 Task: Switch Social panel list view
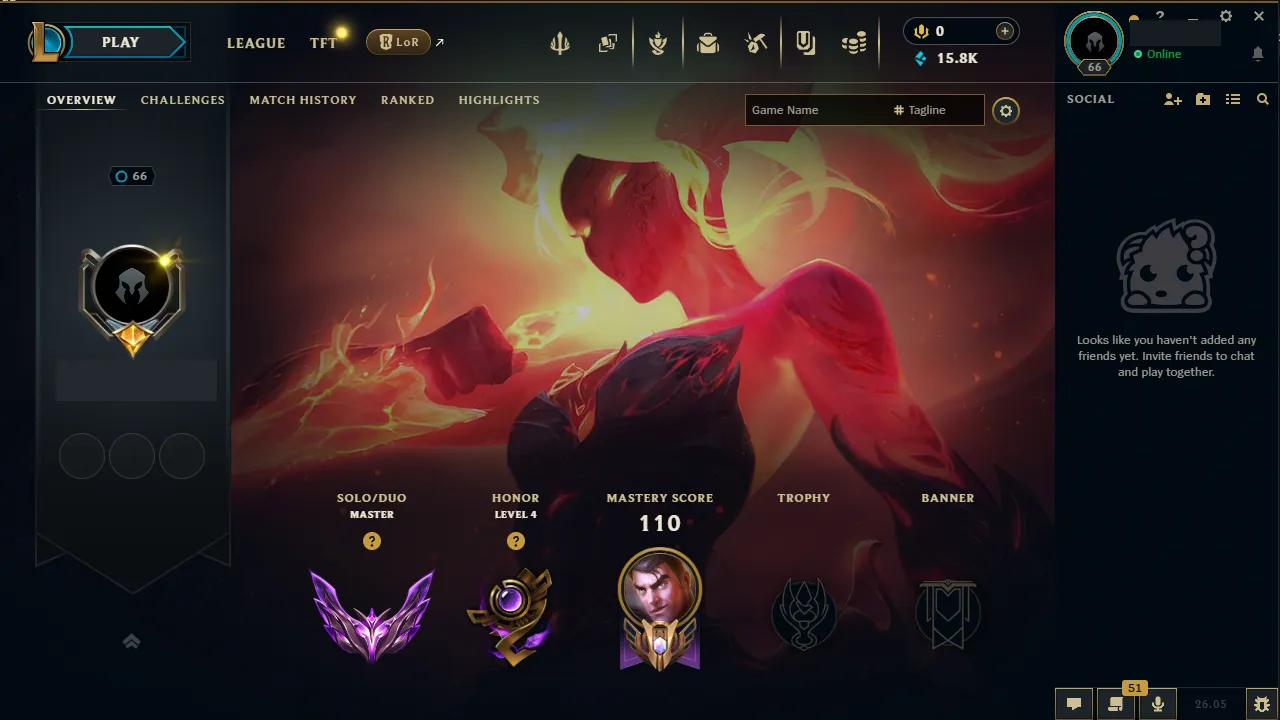tap(1233, 99)
